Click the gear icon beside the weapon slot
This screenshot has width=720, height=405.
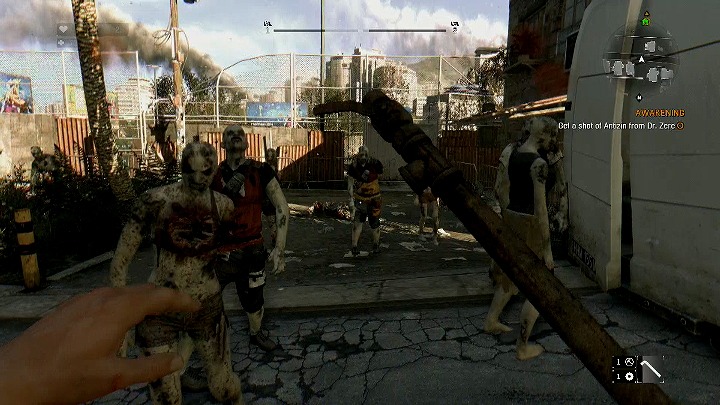tap(627, 375)
